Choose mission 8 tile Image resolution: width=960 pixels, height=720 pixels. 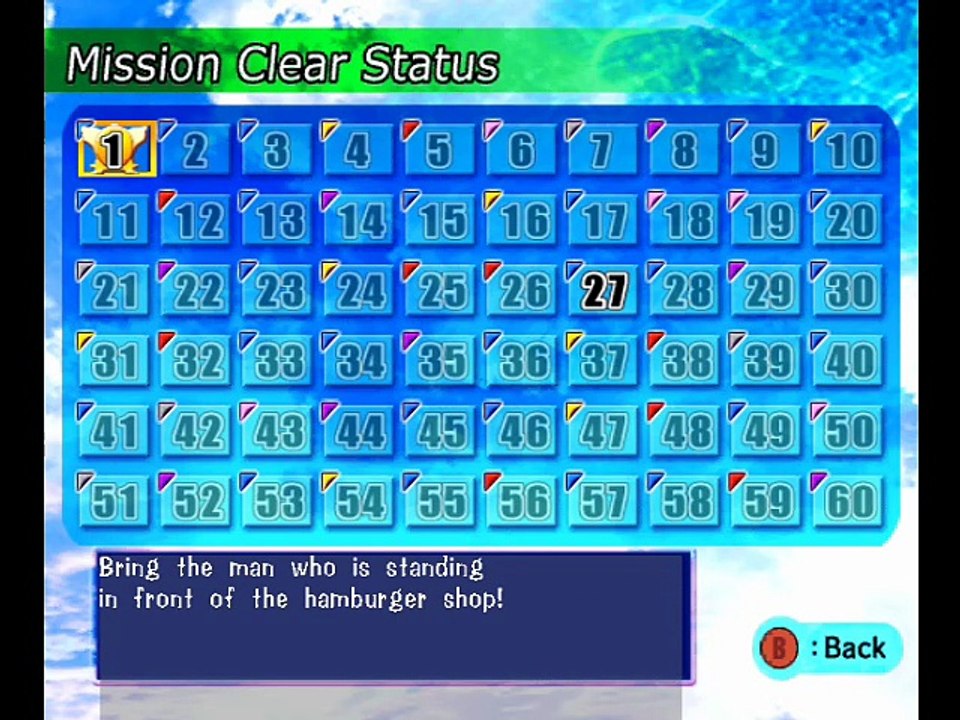(x=685, y=150)
